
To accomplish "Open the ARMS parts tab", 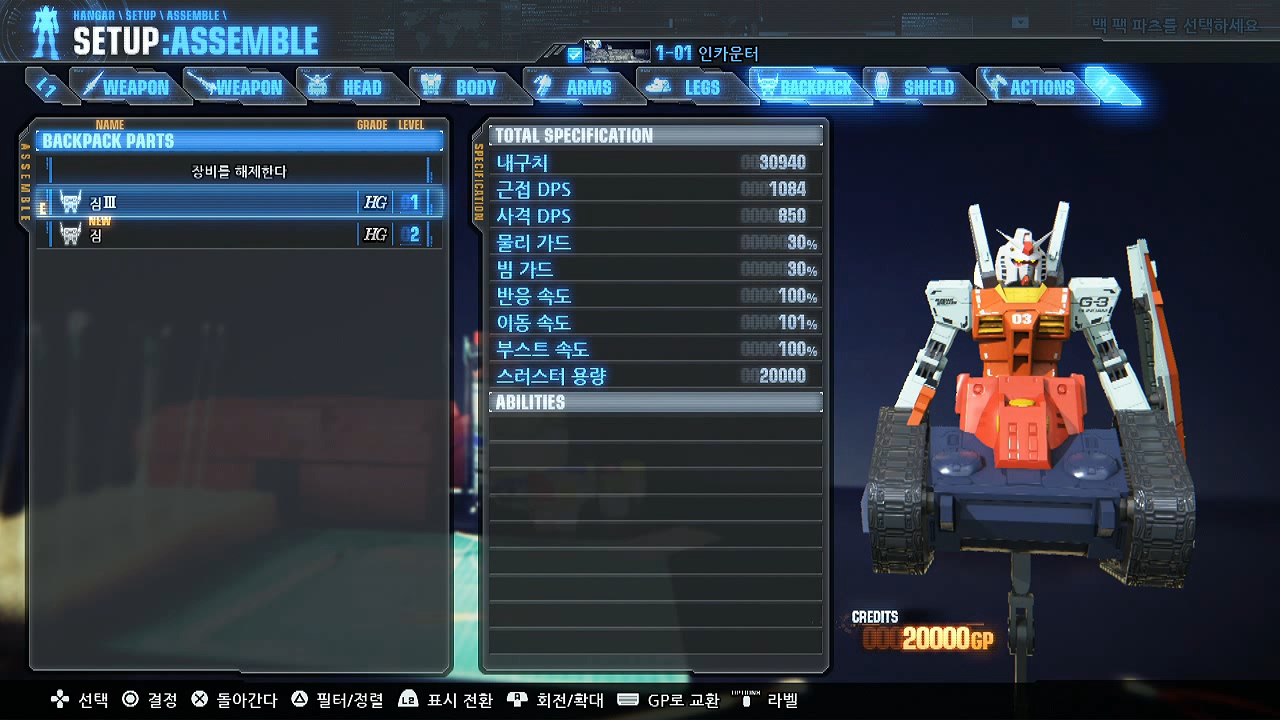I will pos(575,87).
